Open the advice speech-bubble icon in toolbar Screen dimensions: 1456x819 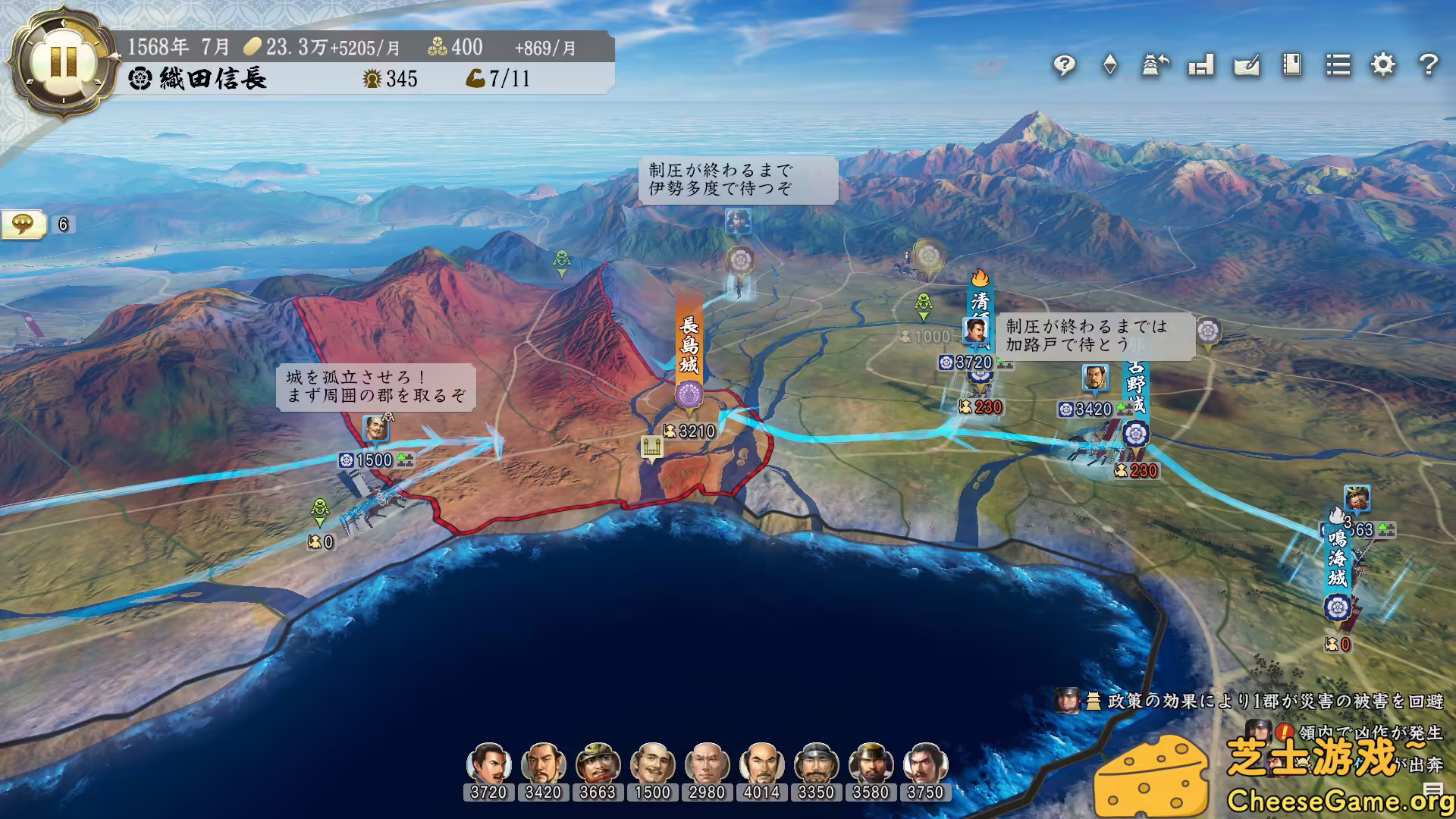coord(1065,66)
